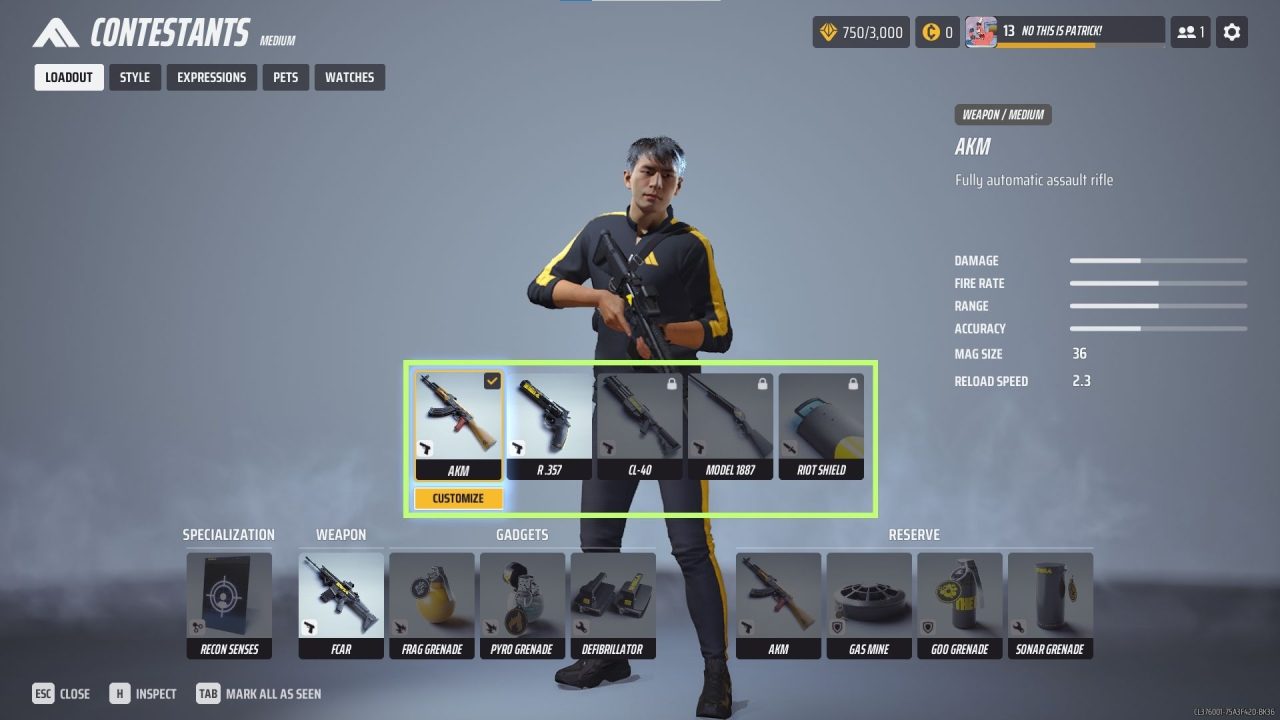The image size is (1280, 720).
Task: Click the Customize button for the AKM
Action: click(x=458, y=497)
